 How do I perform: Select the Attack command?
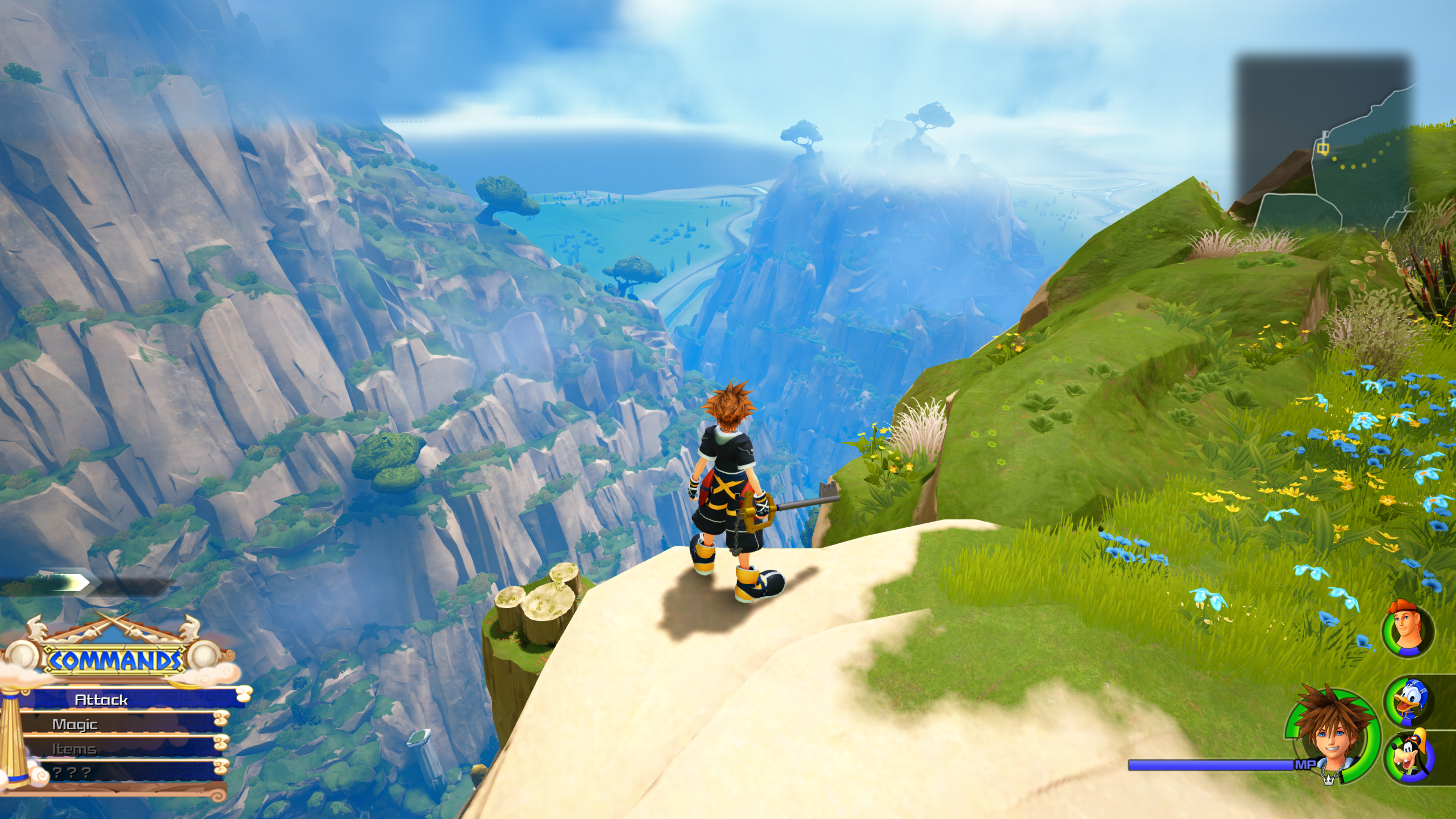(102, 700)
